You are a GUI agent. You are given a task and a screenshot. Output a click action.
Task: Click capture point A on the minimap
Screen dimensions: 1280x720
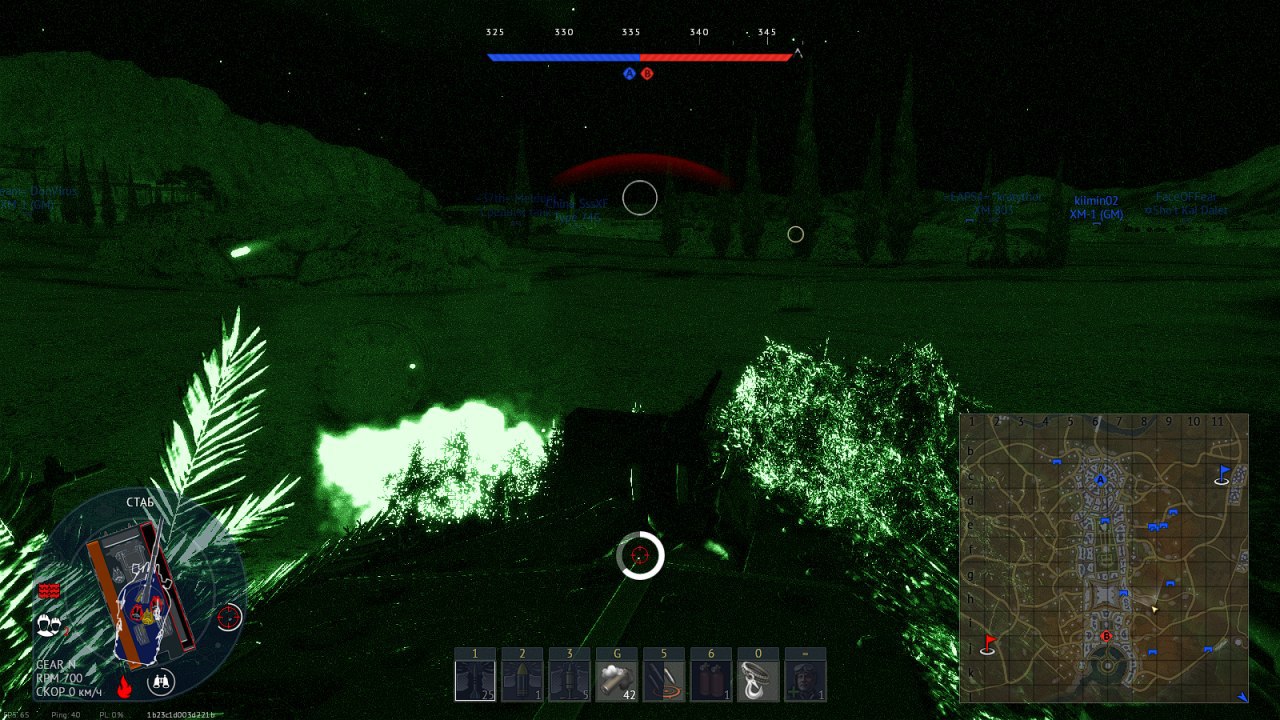[x=1101, y=480]
